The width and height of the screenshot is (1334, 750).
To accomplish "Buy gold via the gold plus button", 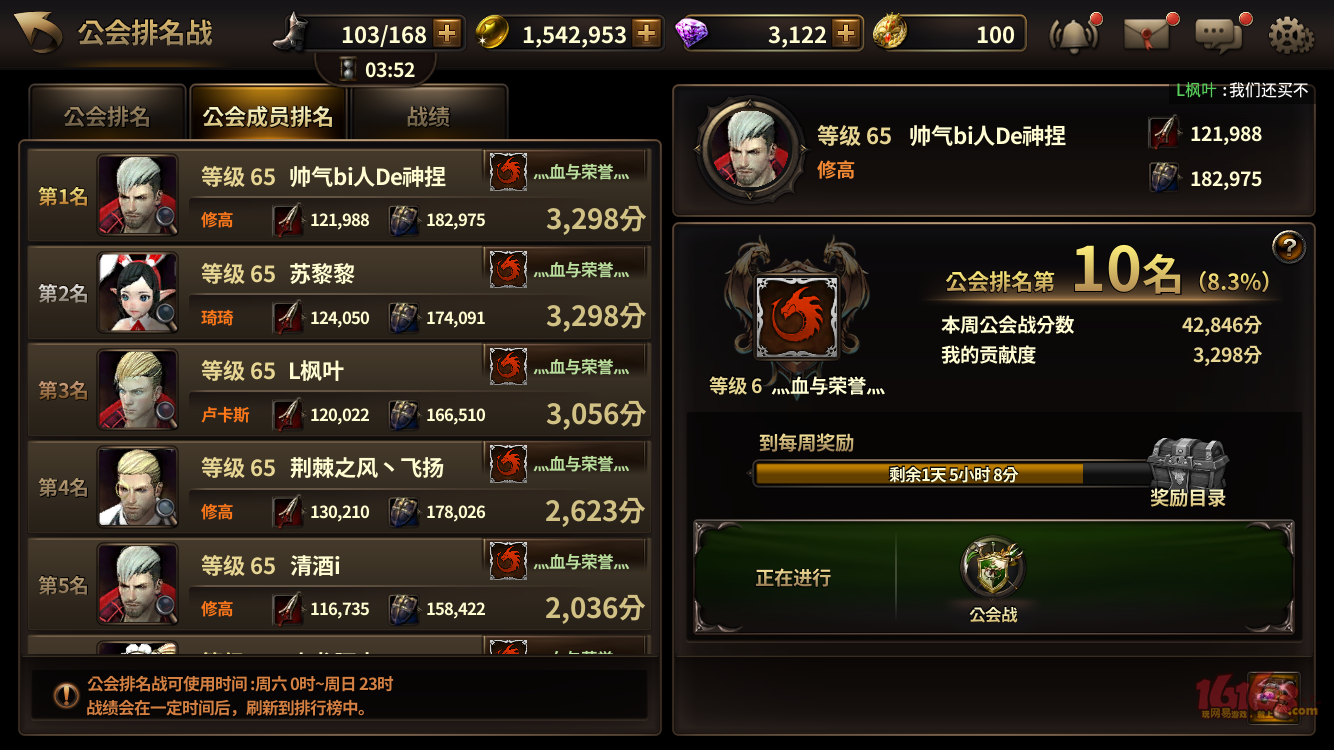I will click(x=649, y=33).
